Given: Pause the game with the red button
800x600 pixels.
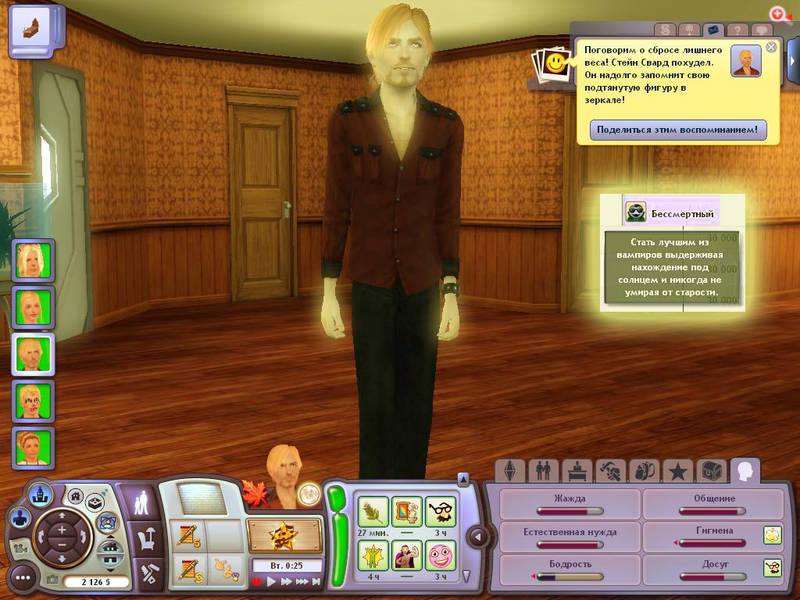Looking at the screenshot, I should (x=256, y=581).
